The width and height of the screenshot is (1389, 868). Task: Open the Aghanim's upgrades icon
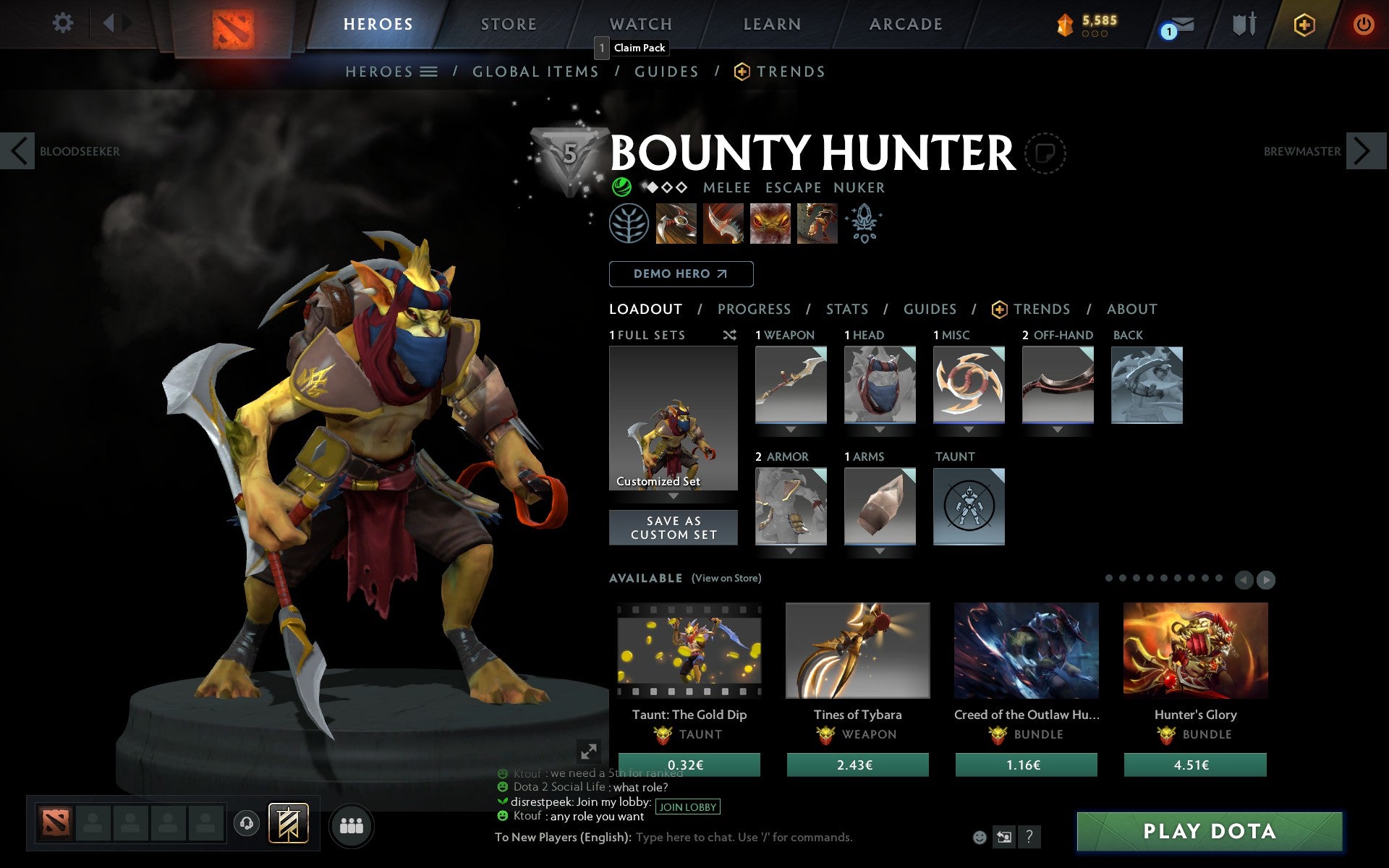pyautogui.click(x=865, y=224)
